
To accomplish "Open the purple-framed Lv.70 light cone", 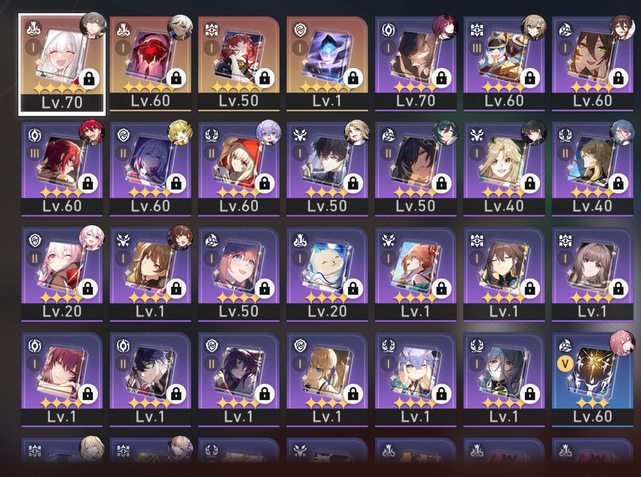I will tap(415, 63).
